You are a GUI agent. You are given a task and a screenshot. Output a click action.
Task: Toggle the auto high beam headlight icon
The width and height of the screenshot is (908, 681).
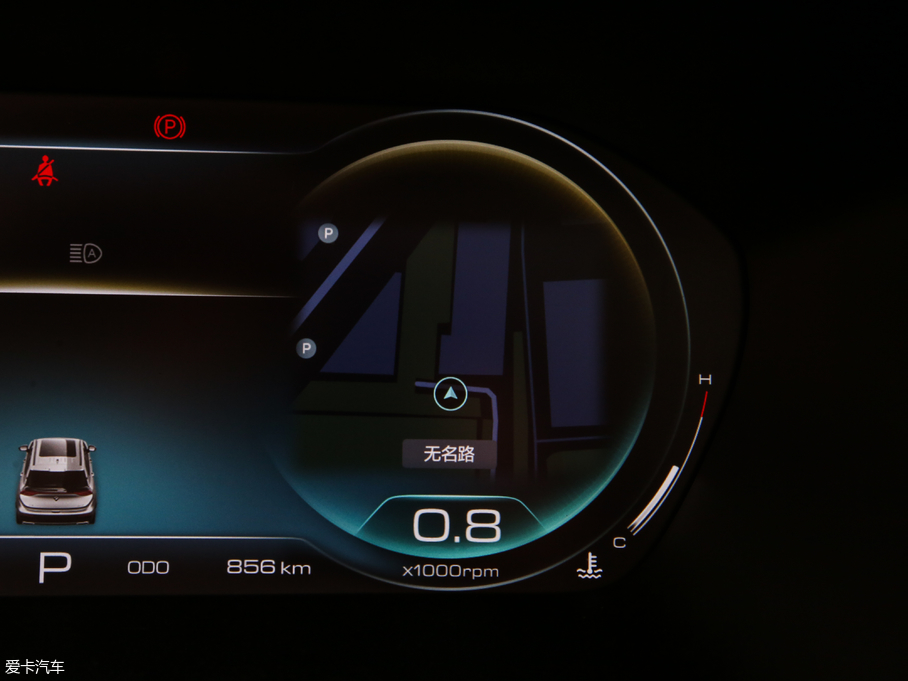86,253
